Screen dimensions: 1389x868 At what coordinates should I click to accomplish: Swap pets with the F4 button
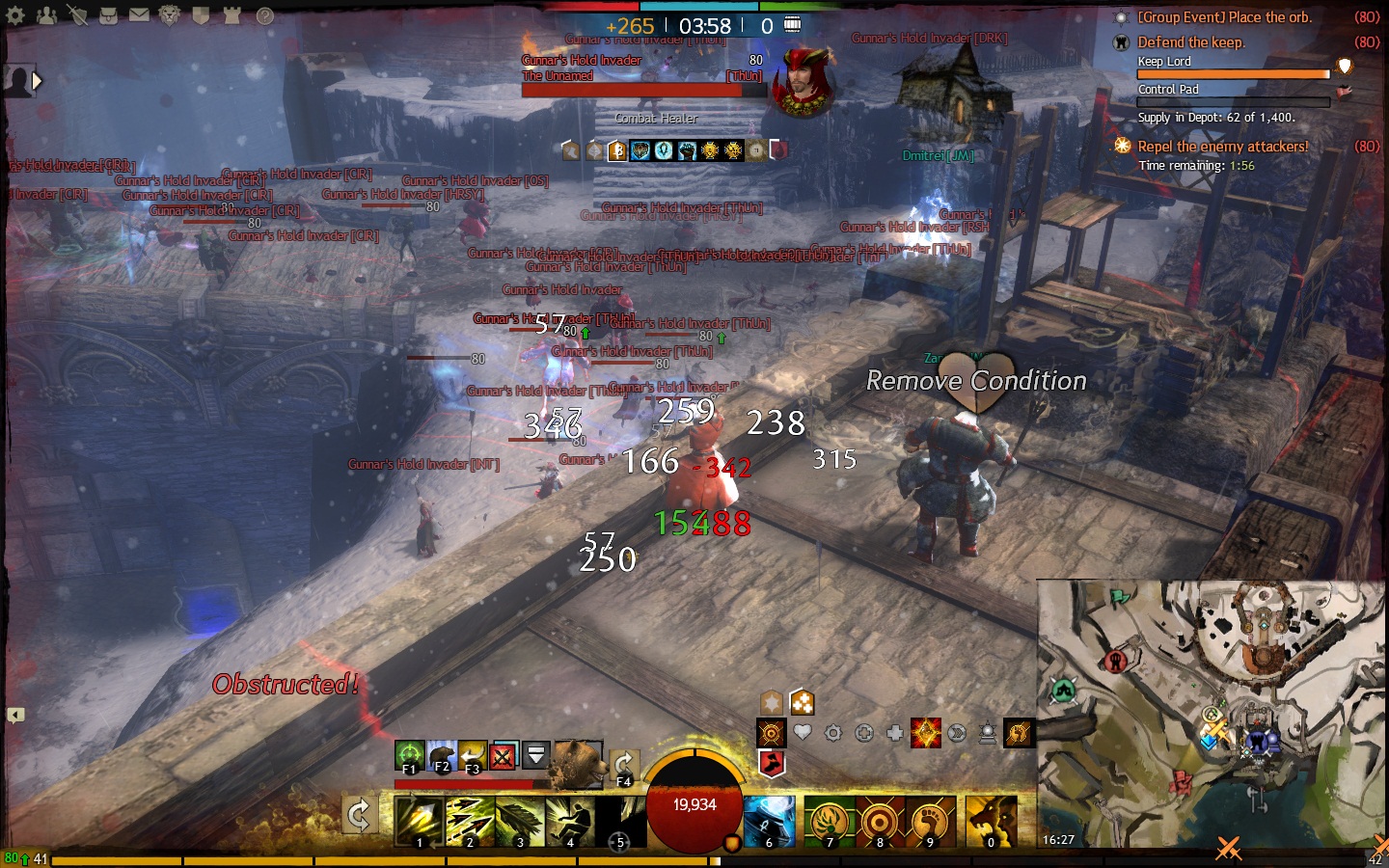623,766
